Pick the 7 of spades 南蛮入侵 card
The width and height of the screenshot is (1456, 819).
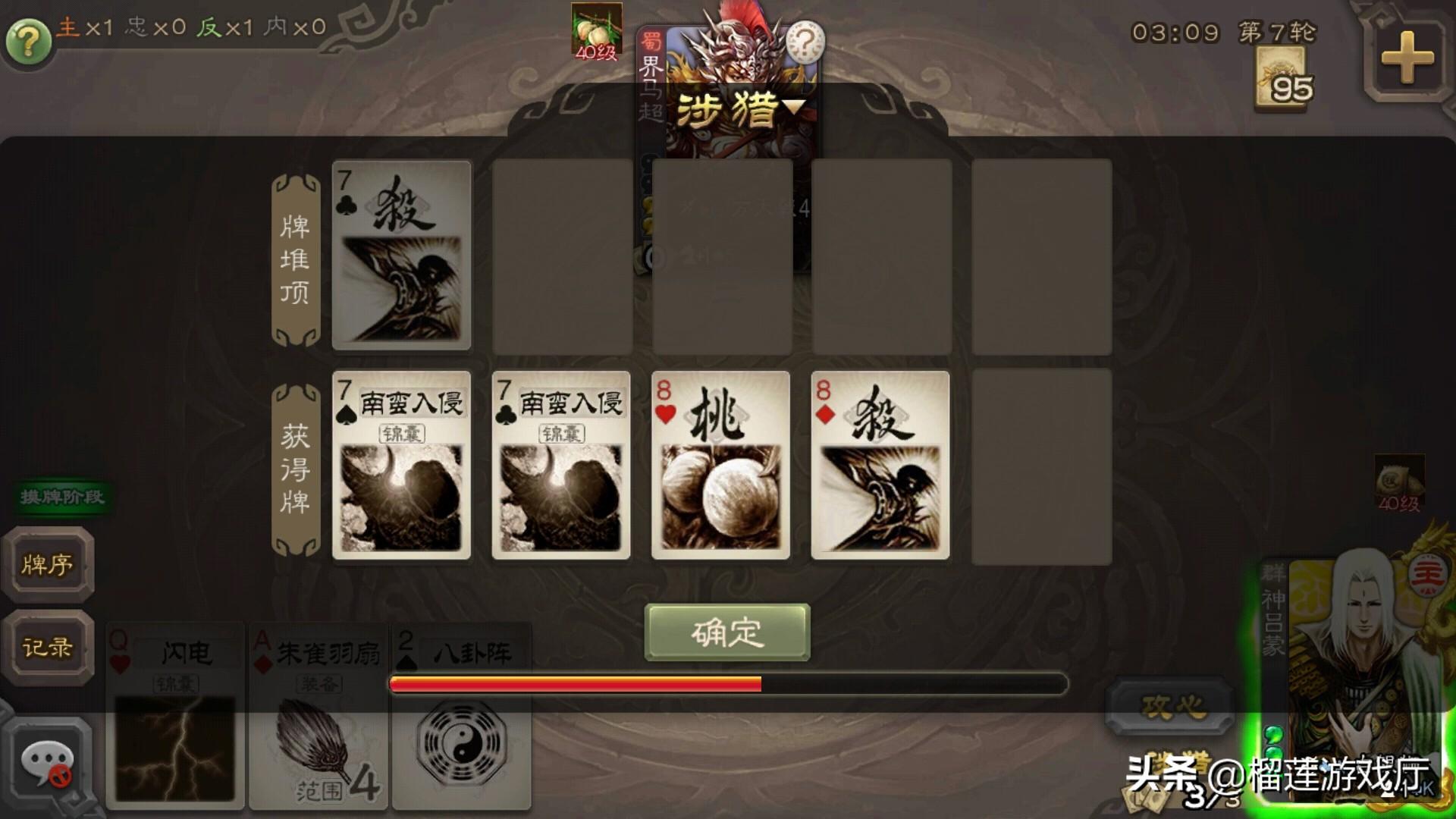tap(401, 465)
